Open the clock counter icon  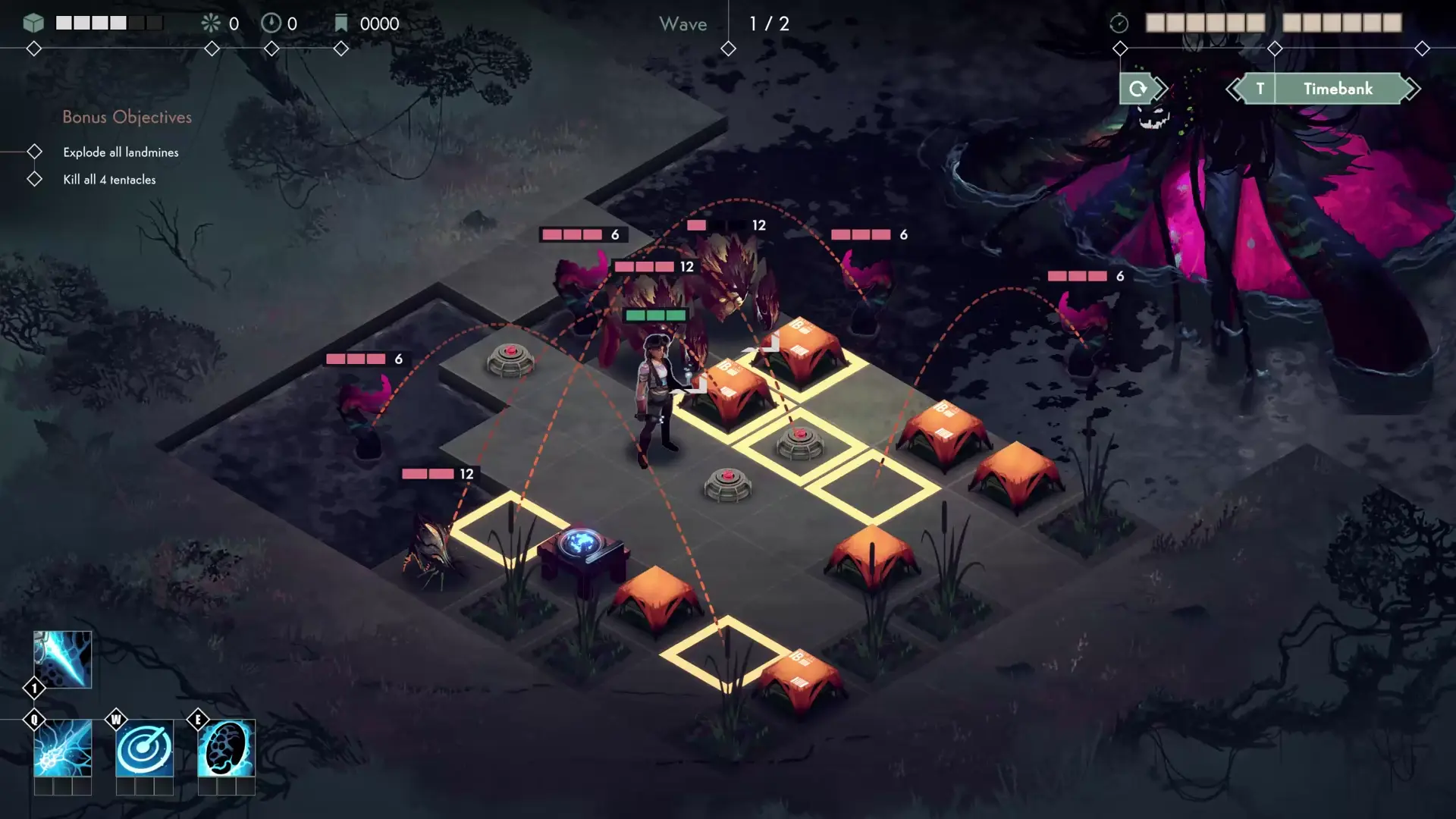coord(271,23)
